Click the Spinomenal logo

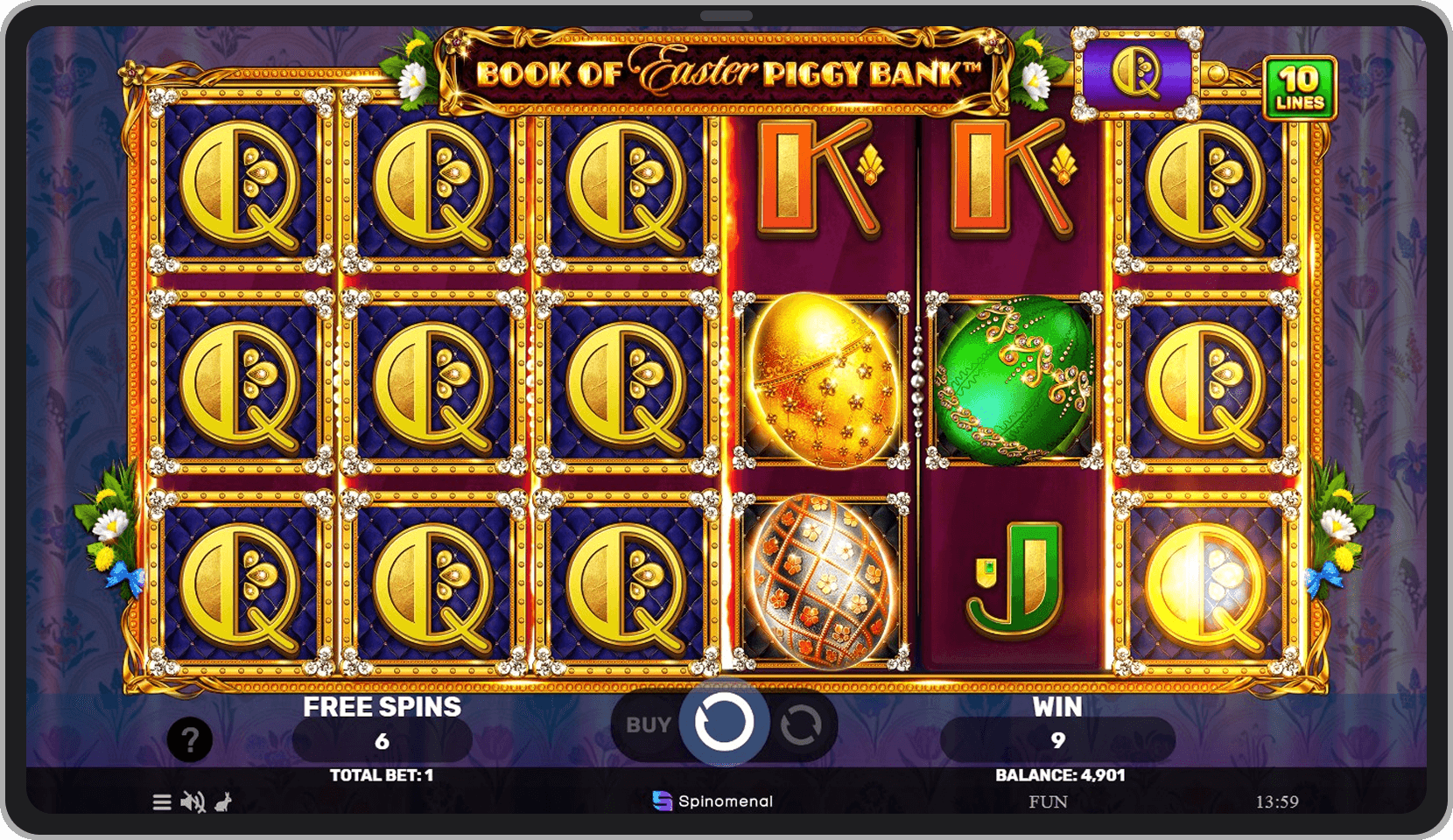pos(712,801)
